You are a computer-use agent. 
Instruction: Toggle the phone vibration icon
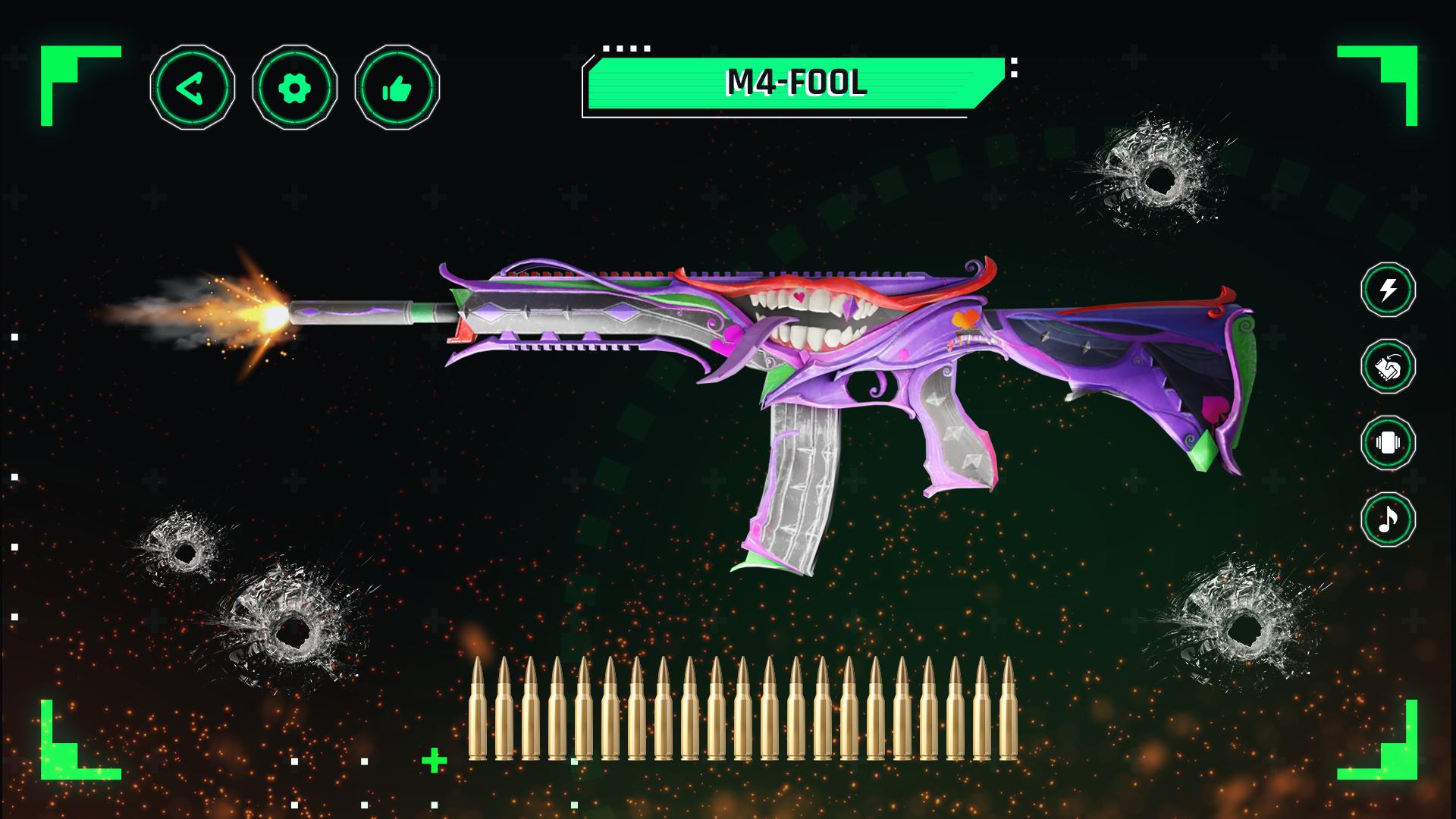[x=1388, y=444]
